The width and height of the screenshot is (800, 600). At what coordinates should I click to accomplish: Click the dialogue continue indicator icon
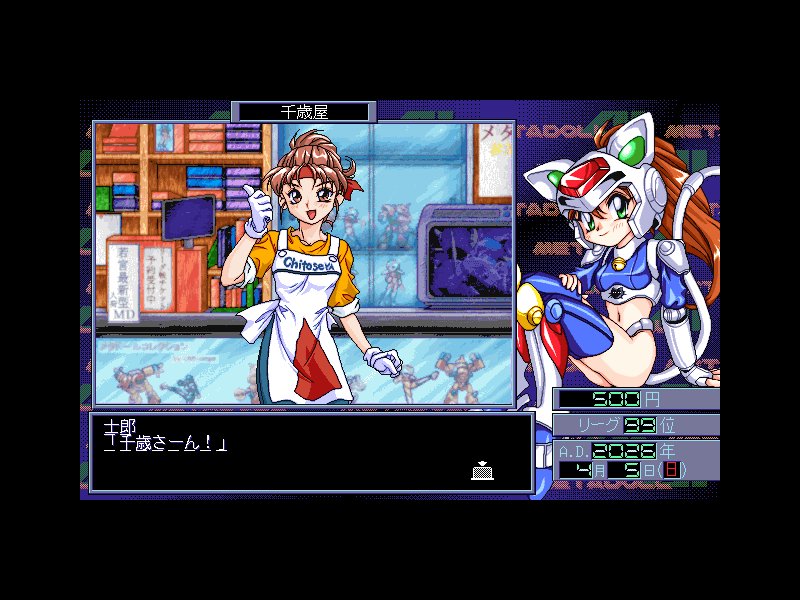click(481, 469)
